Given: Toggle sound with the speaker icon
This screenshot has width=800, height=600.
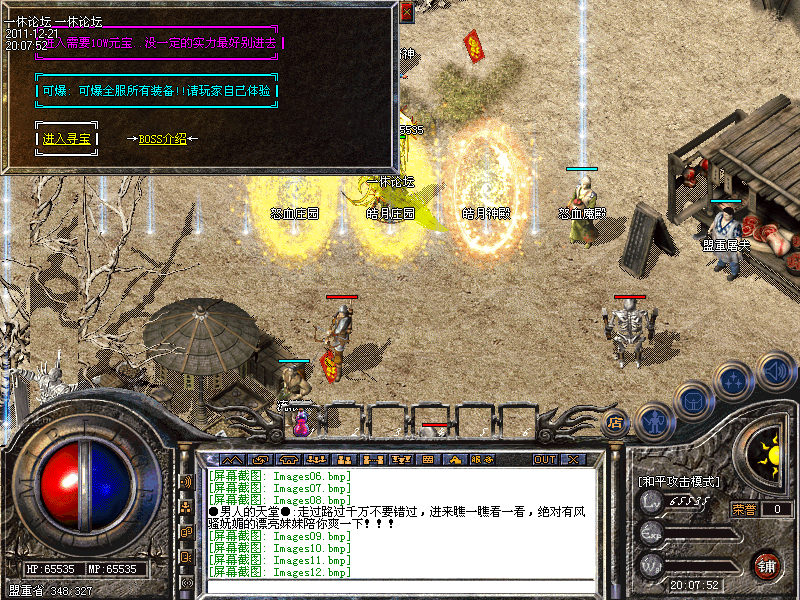Looking at the screenshot, I should click(775, 372).
